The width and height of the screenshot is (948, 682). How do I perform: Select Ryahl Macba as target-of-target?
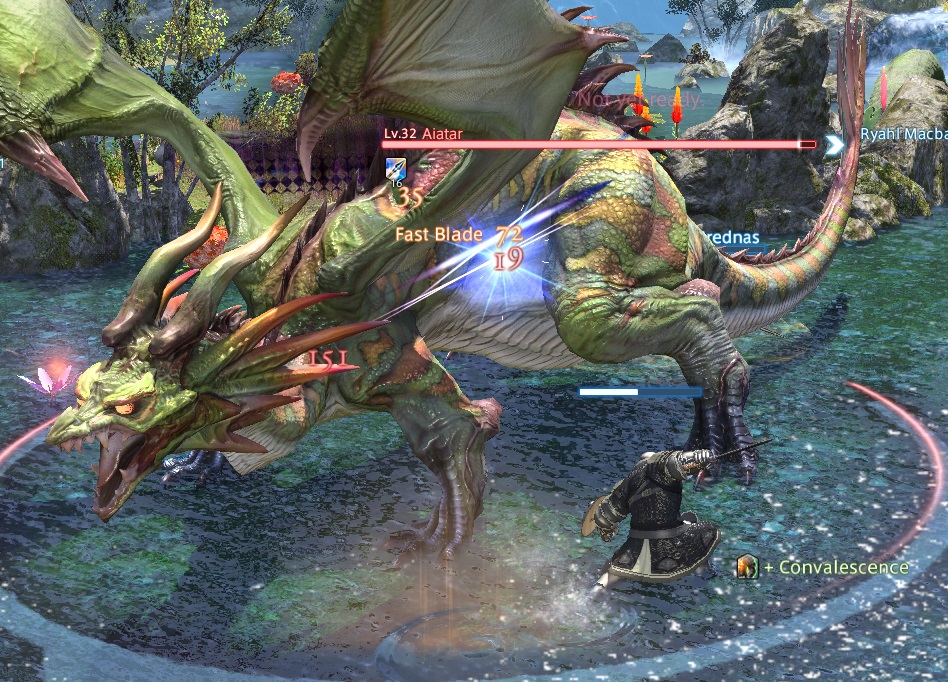pyautogui.click(x=902, y=135)
